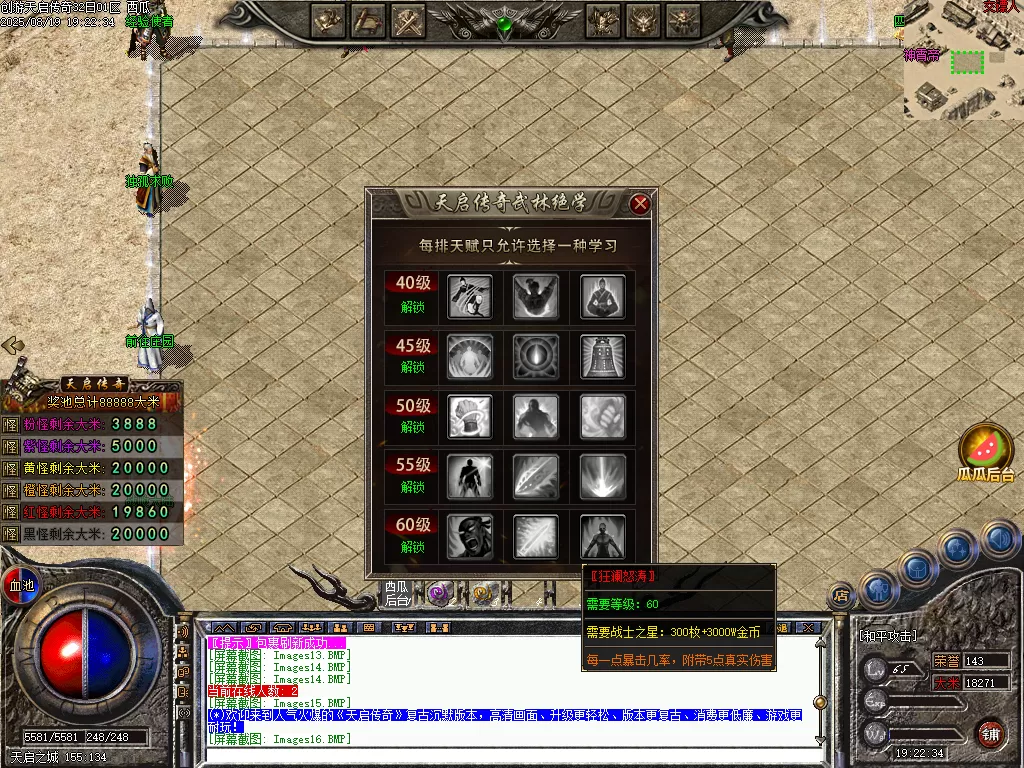
Task: Open the red 铺 shop button
Action: pos(989,733)
